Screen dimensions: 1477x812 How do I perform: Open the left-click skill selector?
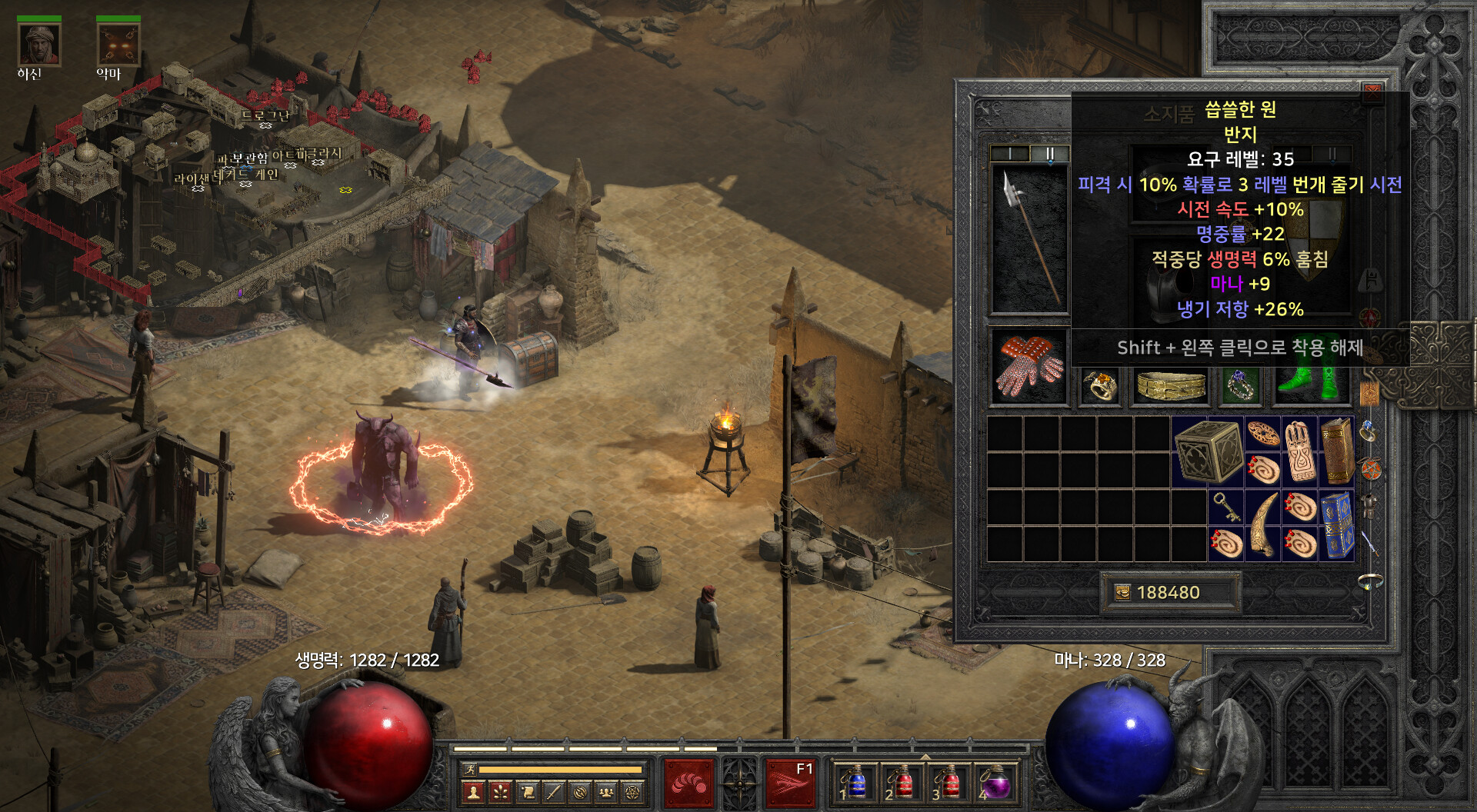click(x=688, y=783)
